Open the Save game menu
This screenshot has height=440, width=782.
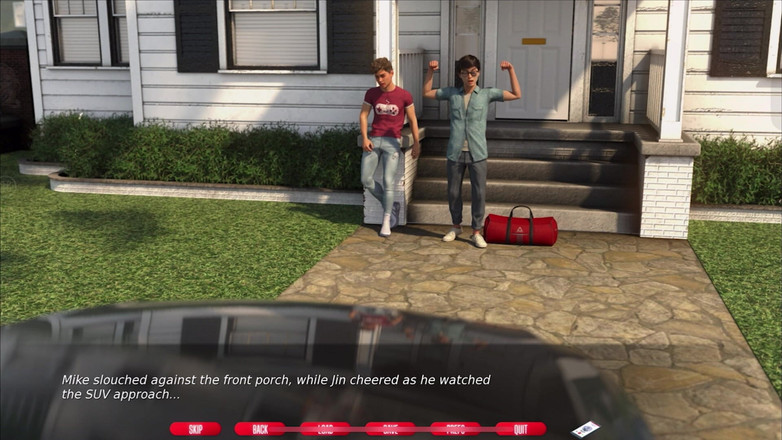[x=390, y=429]
